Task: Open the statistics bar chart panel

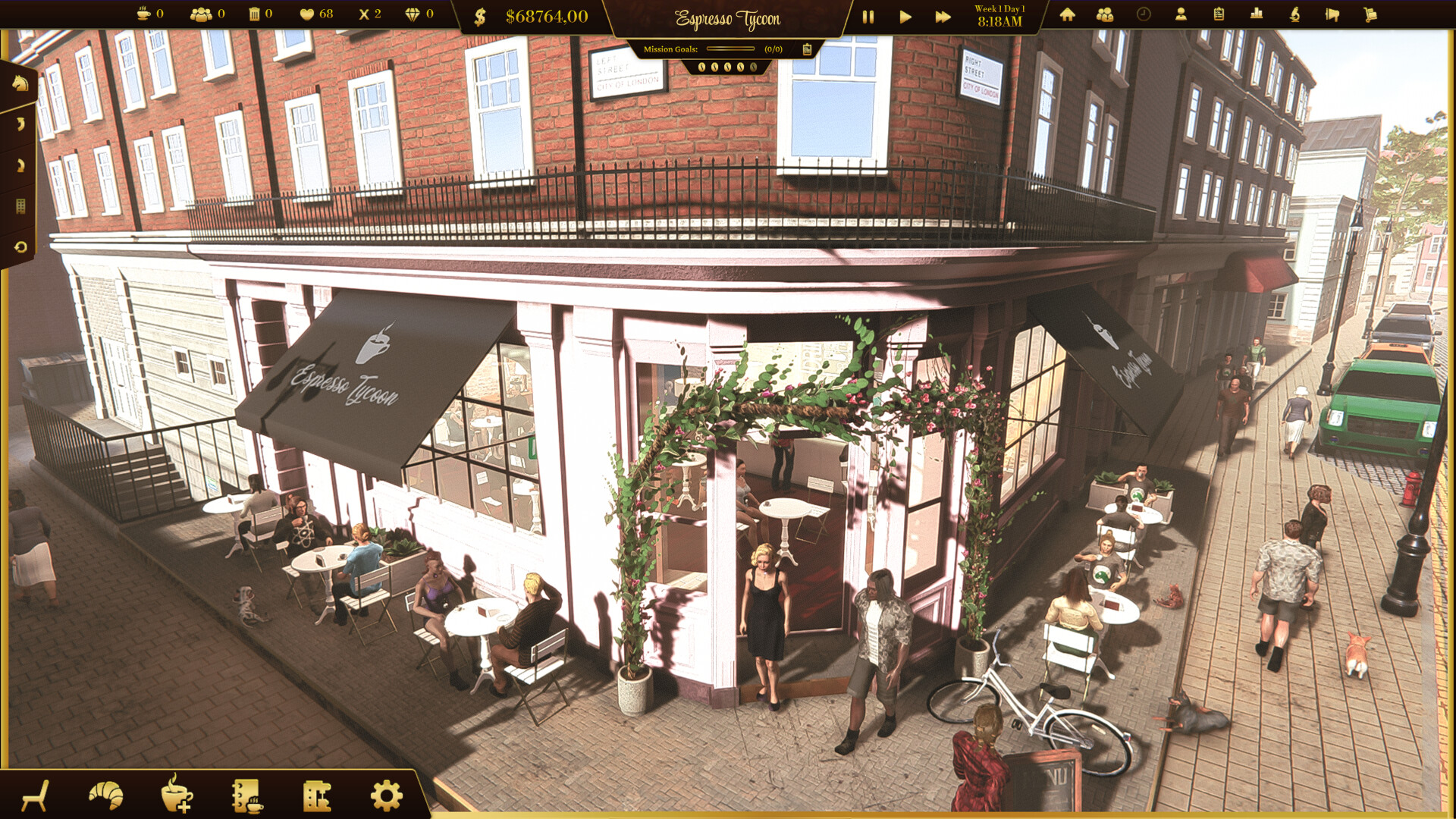Action: click(x=1257, y=15)
